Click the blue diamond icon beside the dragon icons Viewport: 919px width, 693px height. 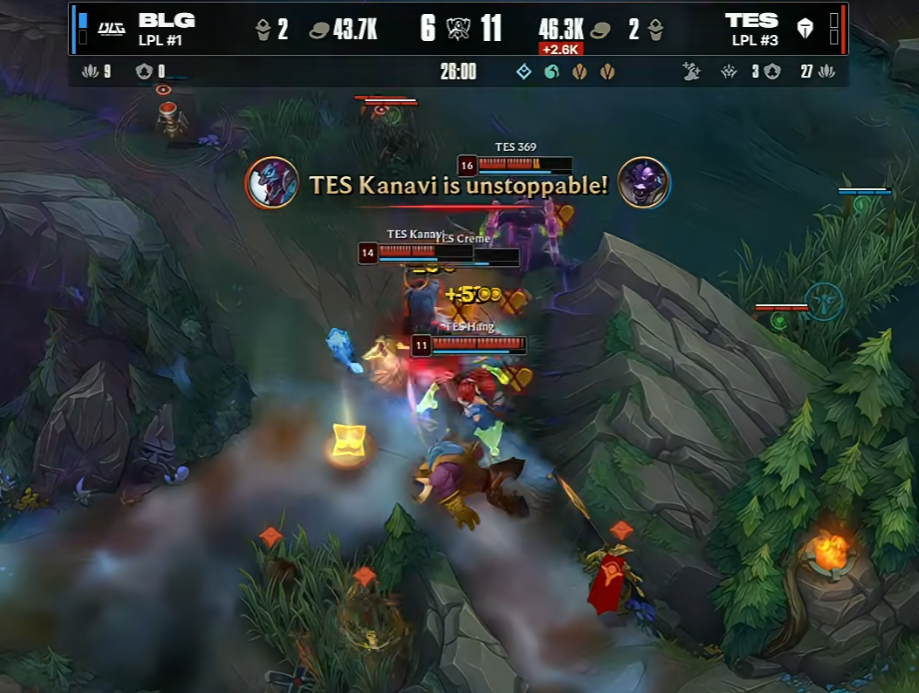[524, 72]
